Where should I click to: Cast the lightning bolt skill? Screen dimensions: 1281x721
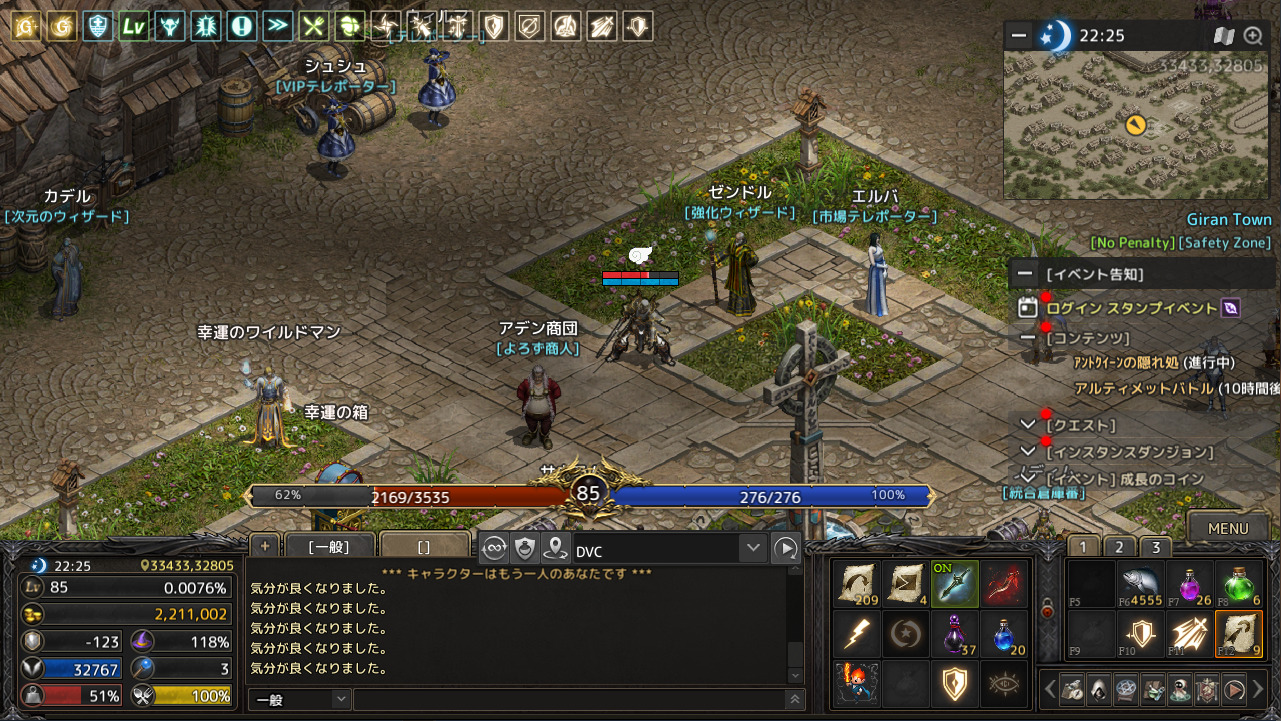point(857,634)
